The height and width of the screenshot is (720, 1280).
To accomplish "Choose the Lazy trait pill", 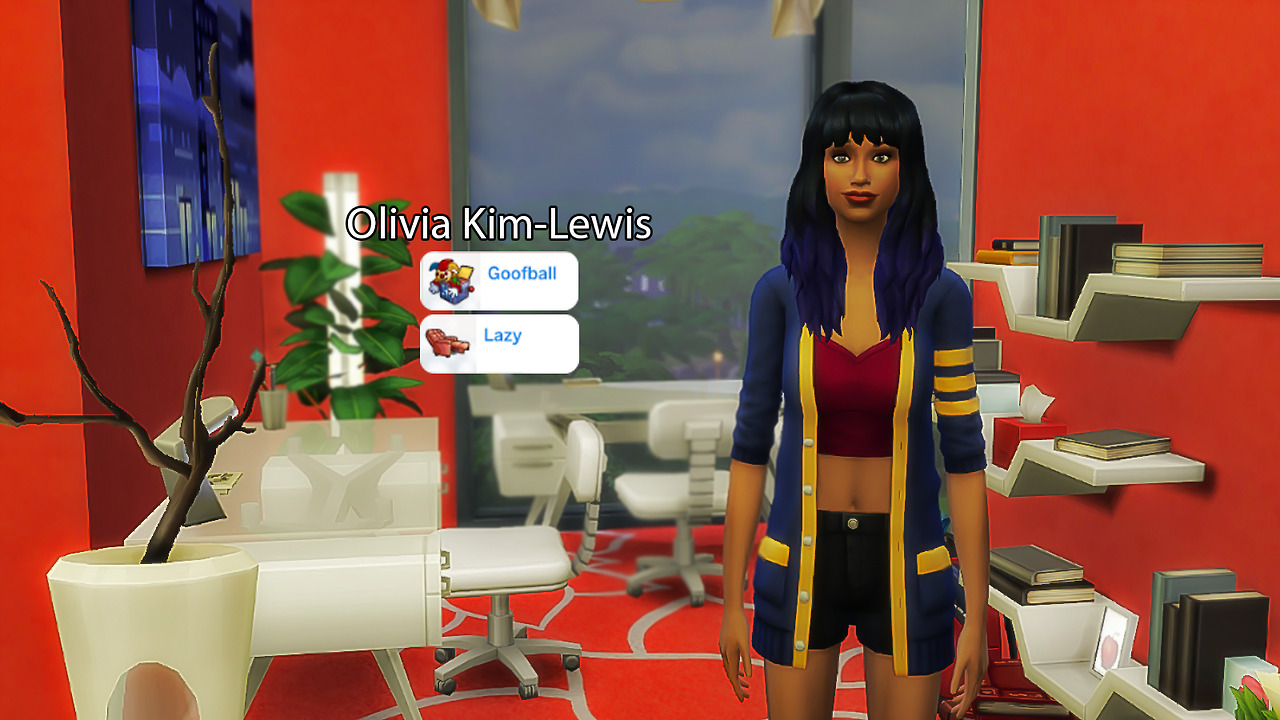I will pyautogui.click(x=499, y=343).
